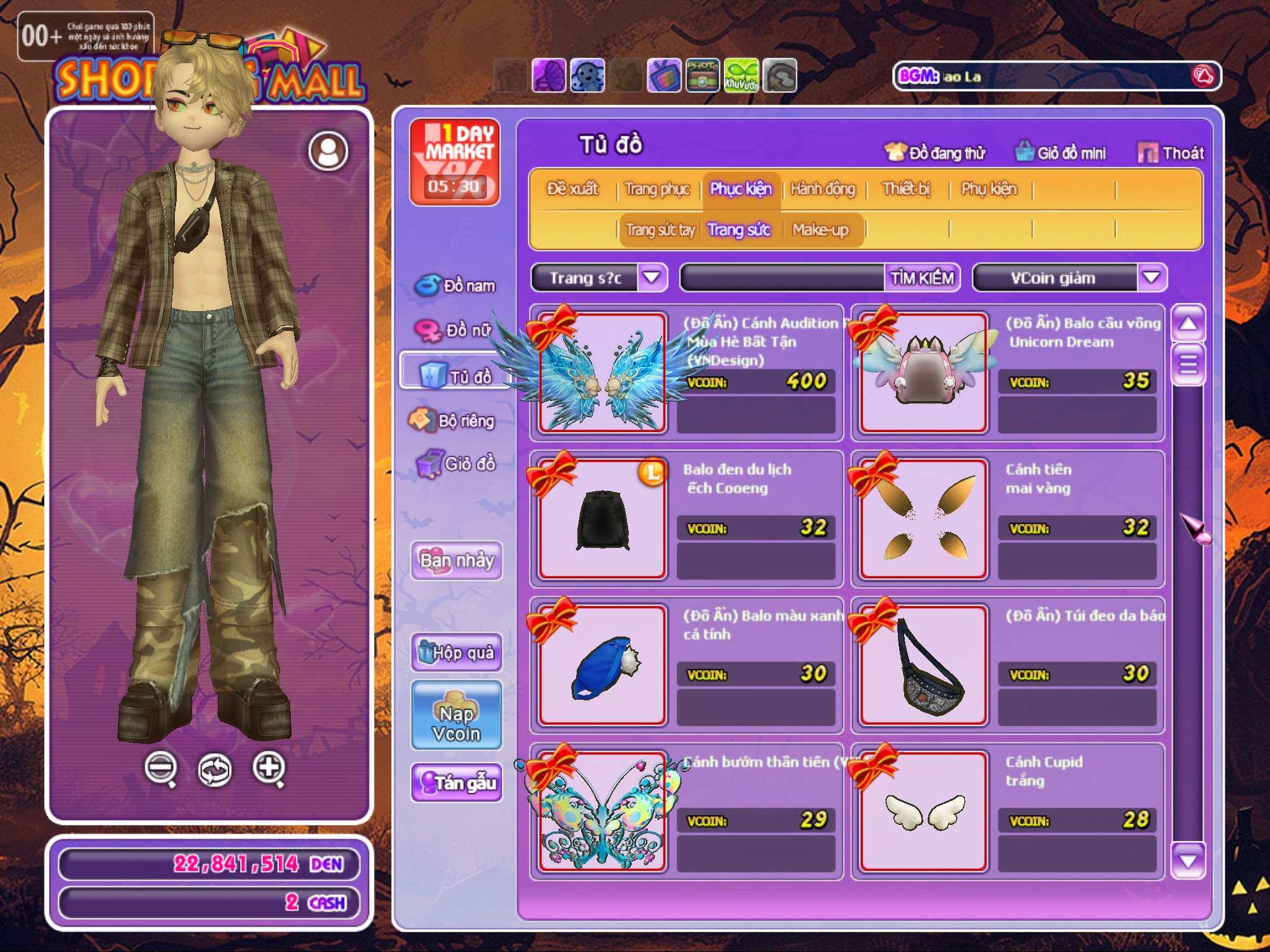This screenshot has width=1270, height=952.
Task: Pick the Balo đen du lịch backpack
Action: 602,519
